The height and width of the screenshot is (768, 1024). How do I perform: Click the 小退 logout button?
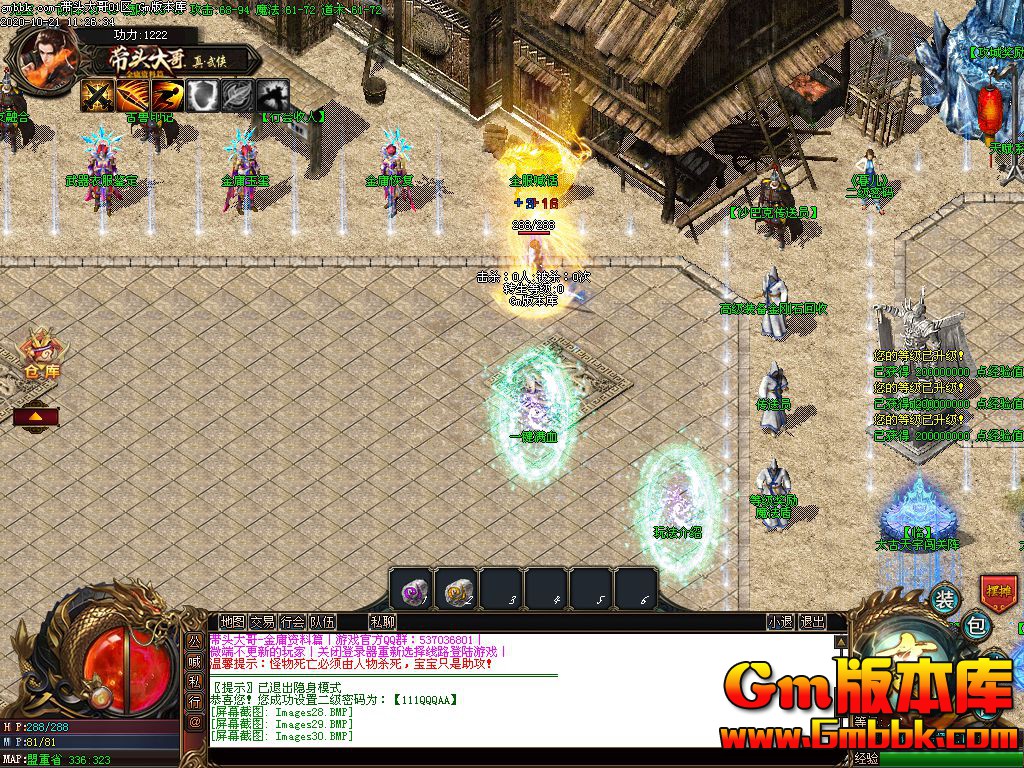tap(780, 622)
